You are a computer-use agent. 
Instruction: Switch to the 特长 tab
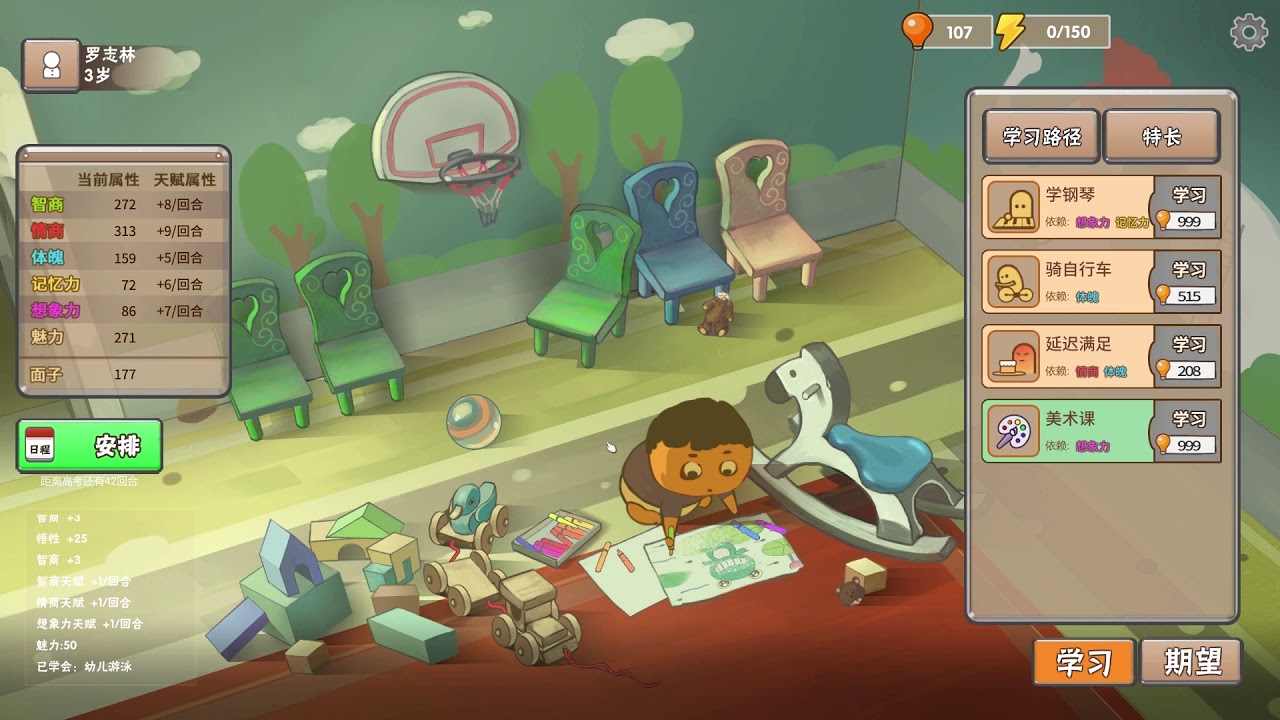(1161, 136)
